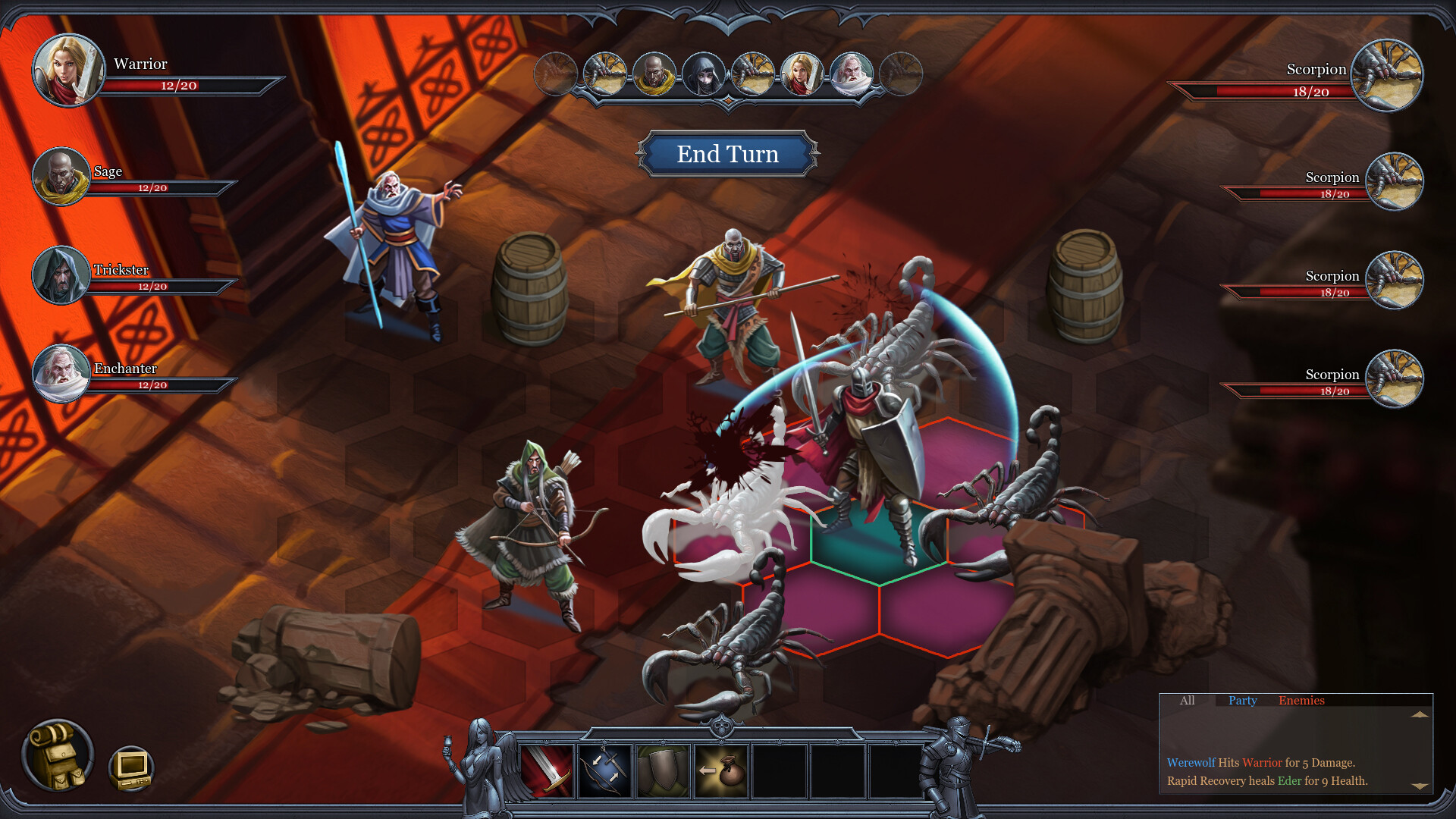This screenshot has width=1456, height=819.
Task: Select the sword attack ability
Action: click(548, 771)
